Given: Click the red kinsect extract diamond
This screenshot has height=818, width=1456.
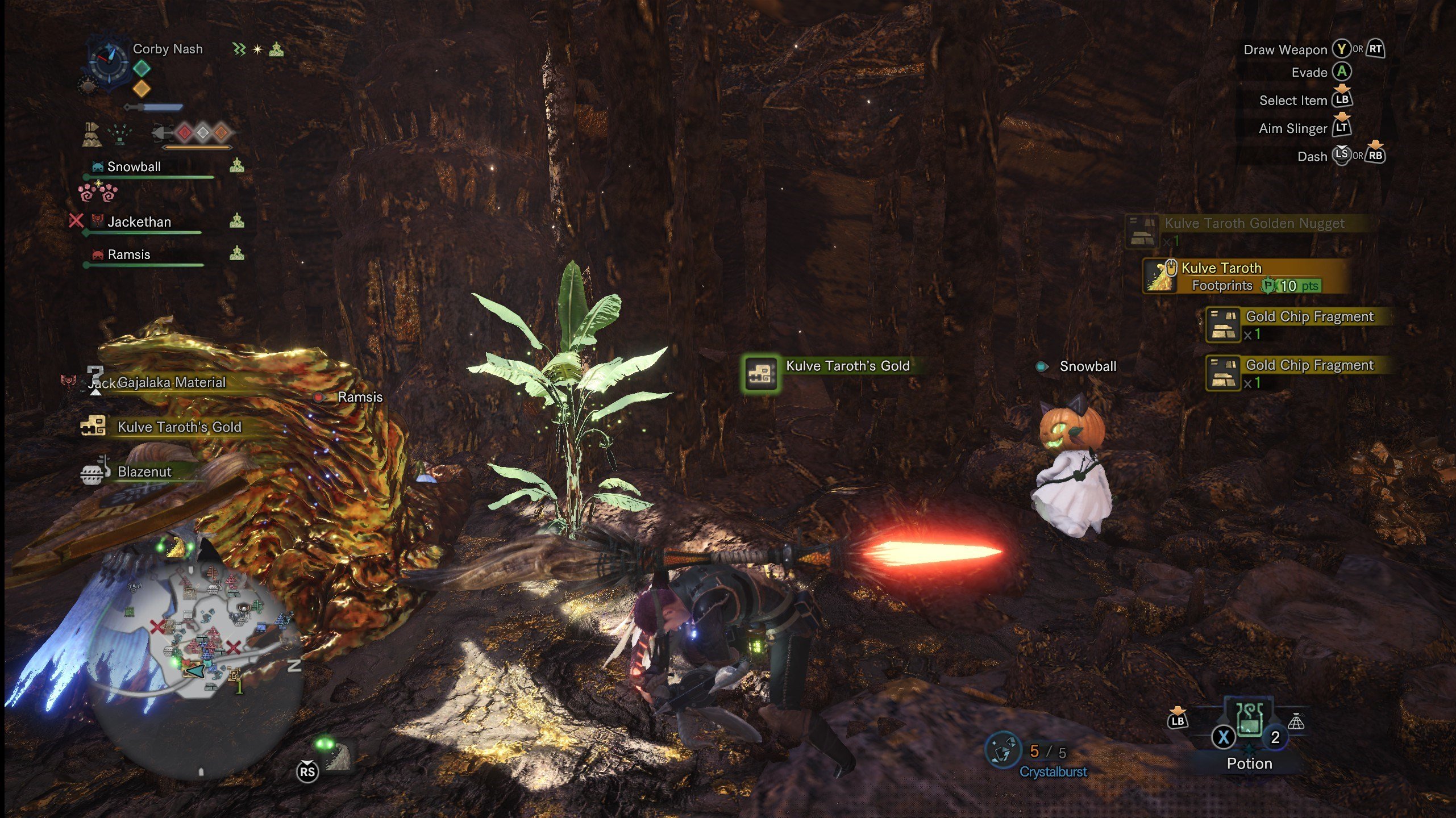Looking at the screenshot, I should tap(185, 133).
